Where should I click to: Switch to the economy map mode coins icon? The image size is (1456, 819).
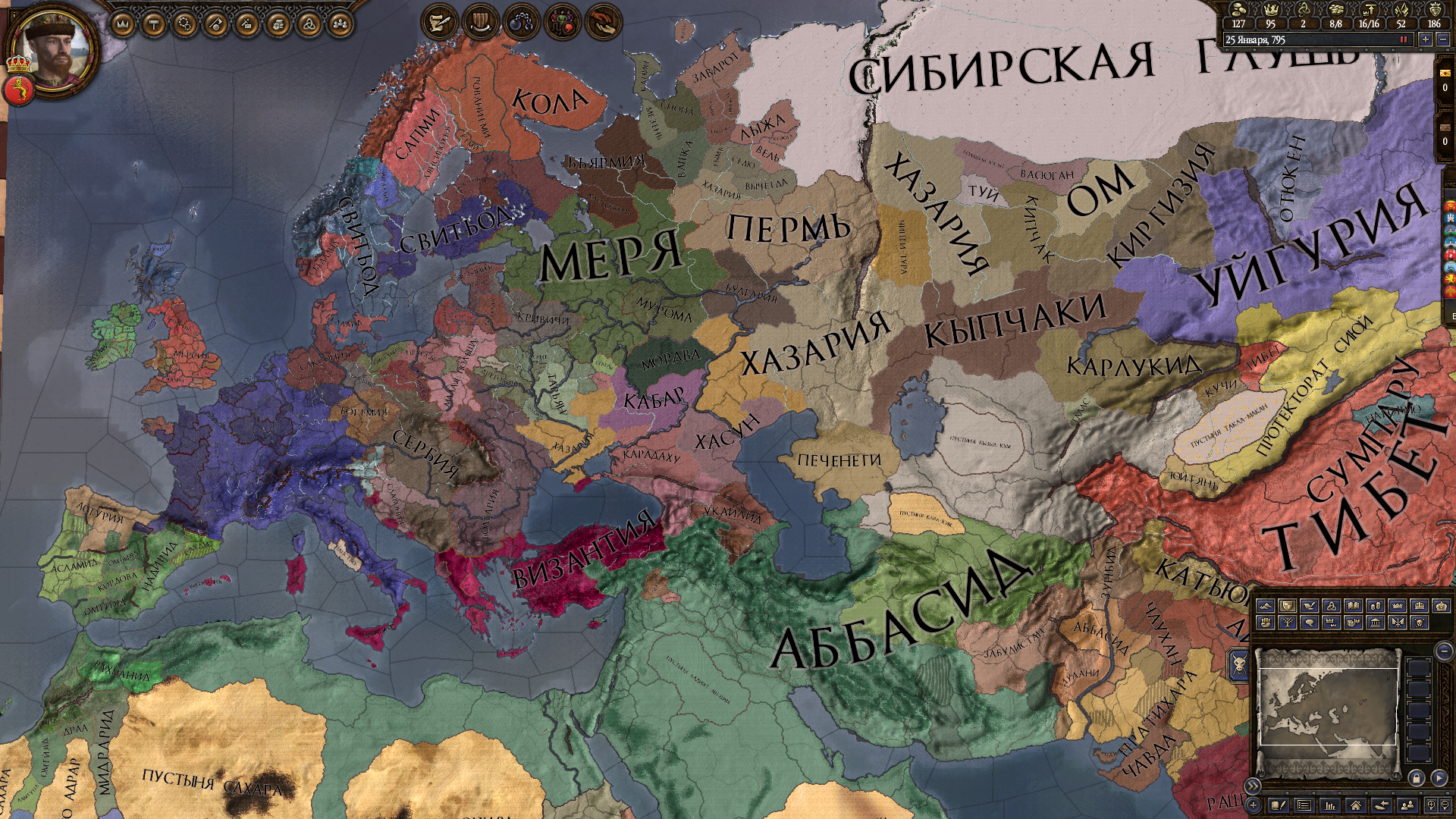1376,605
